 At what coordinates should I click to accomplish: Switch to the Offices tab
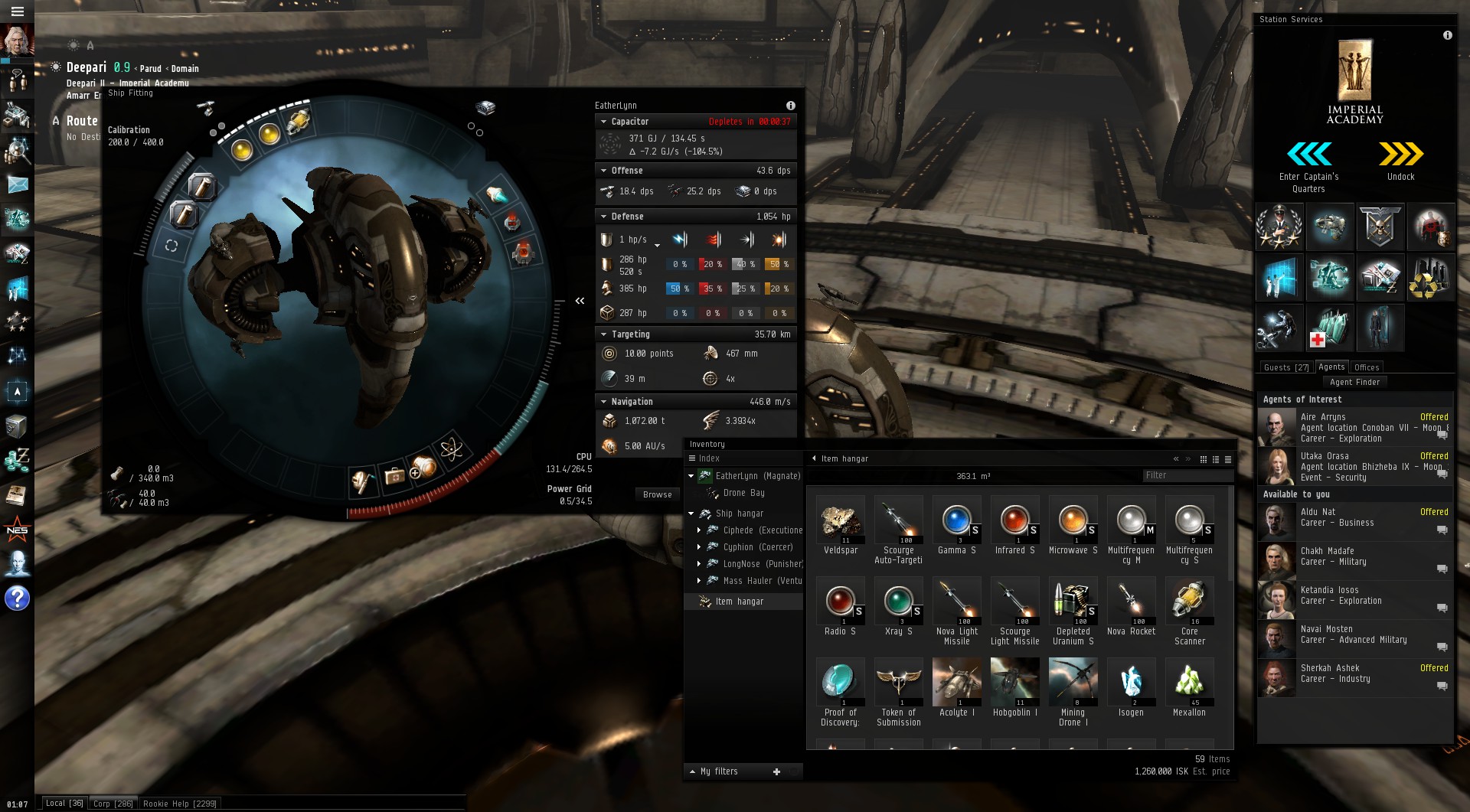point(1366,367)
